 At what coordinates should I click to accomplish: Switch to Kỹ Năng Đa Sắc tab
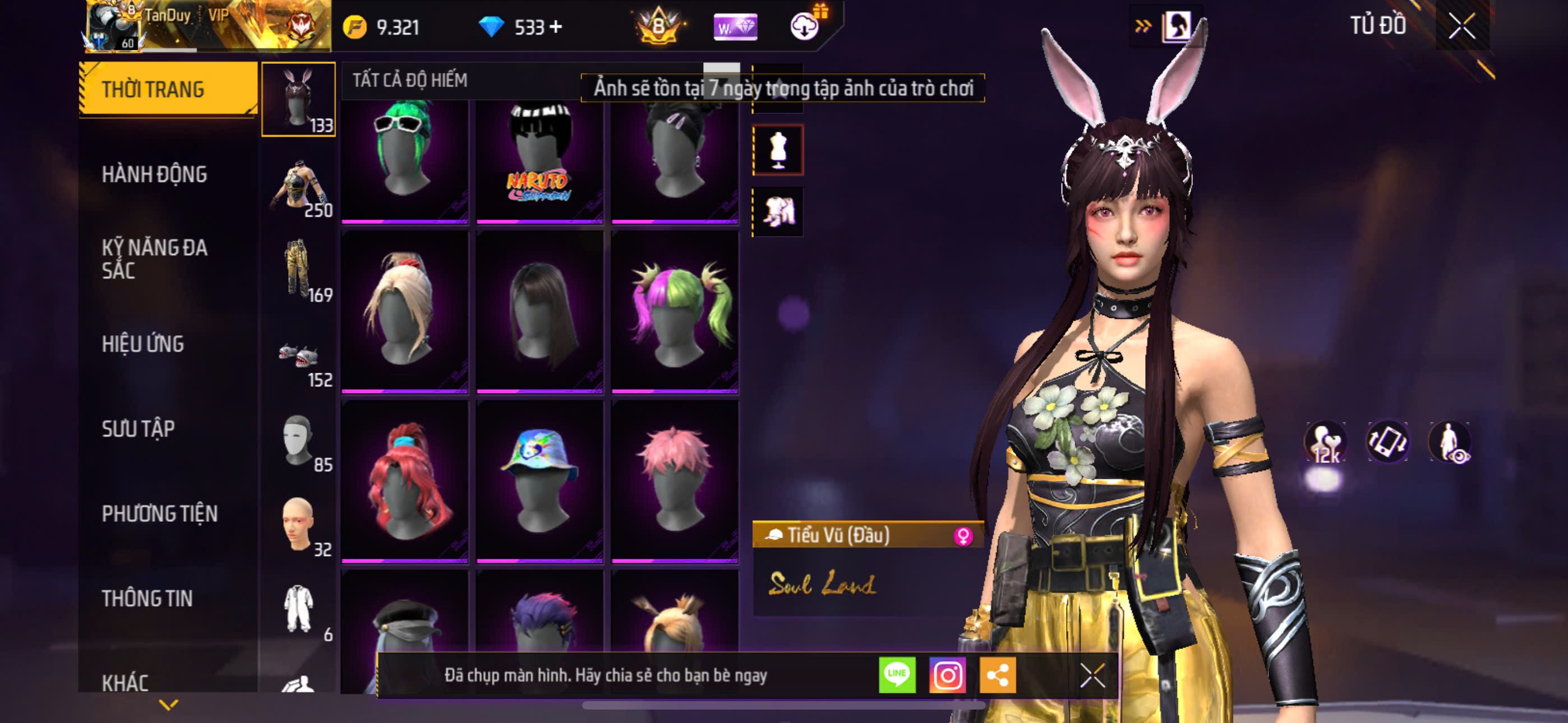click(155, 258)
